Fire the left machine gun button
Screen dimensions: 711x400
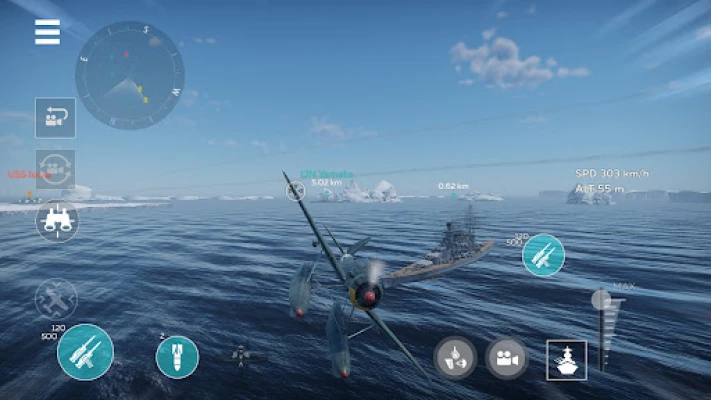coord(85,352)
